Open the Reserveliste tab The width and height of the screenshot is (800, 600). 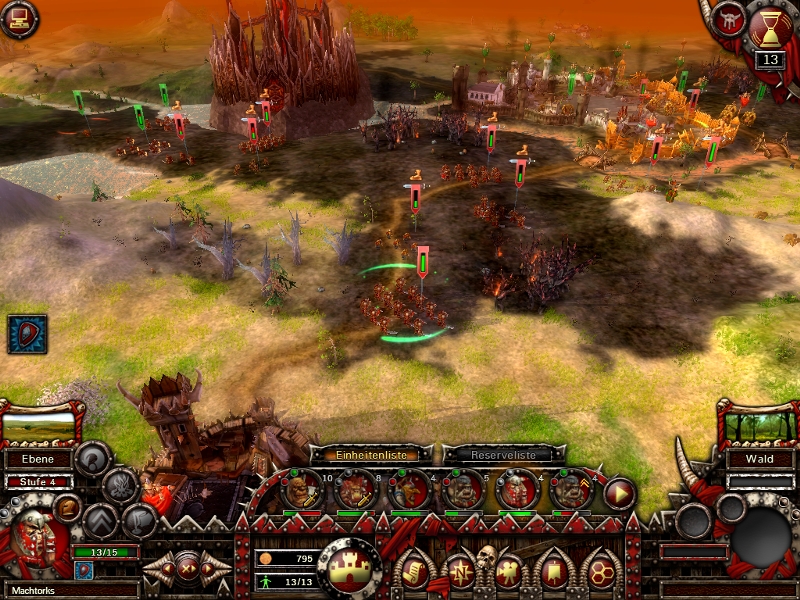[x=504, y=454]
